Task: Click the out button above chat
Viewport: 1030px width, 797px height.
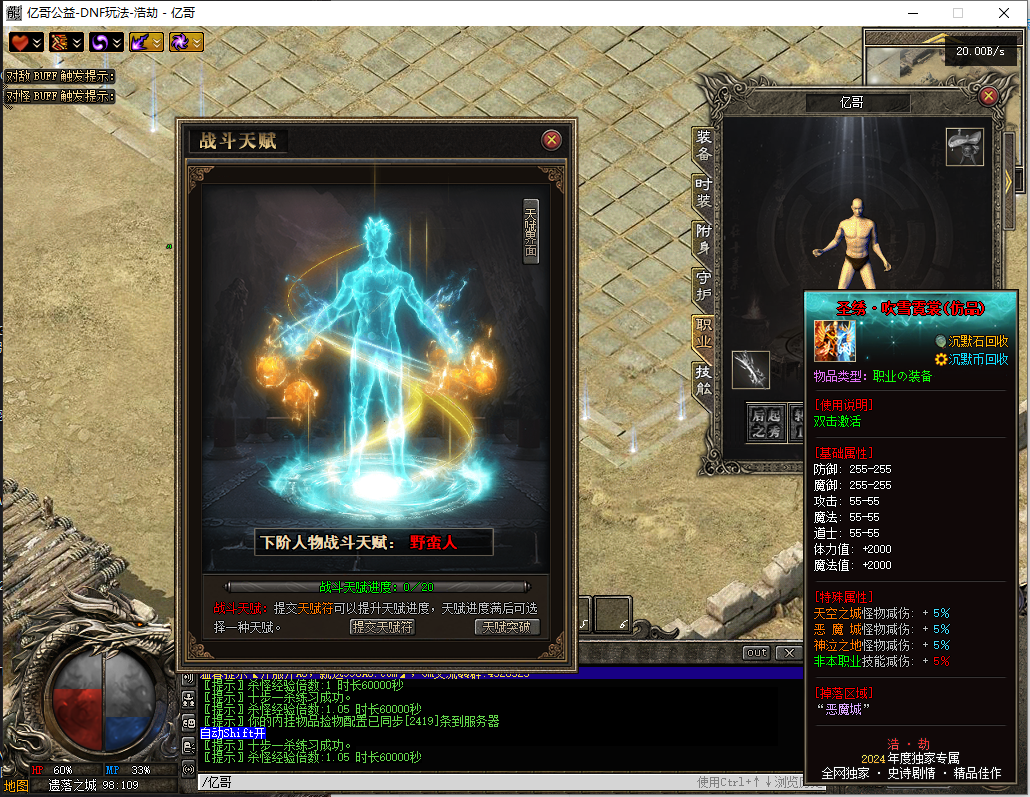Action: tap(757, 653)
